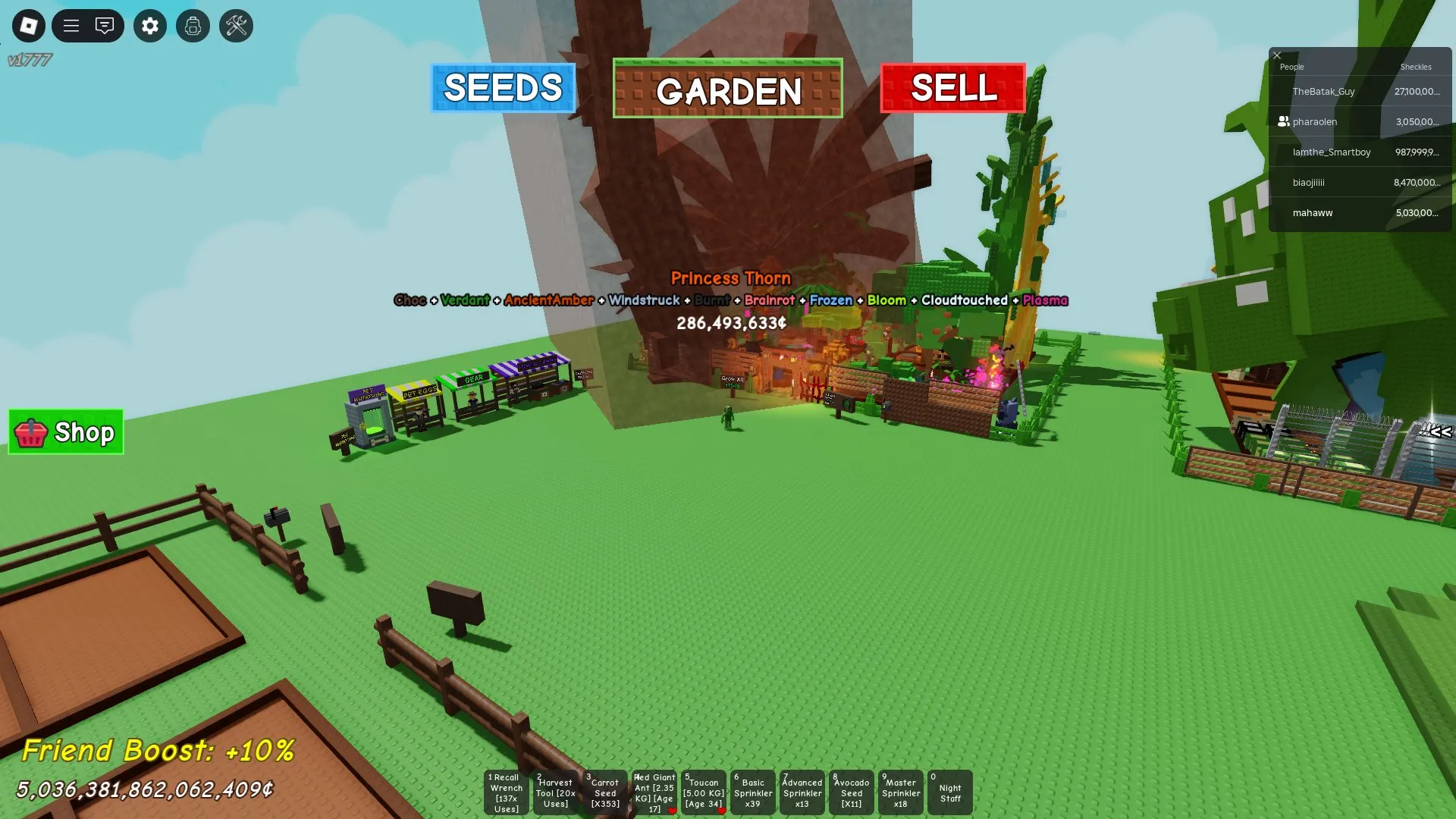Open the hamburger menu lines icon
Viewport: 1456px width, 819px height.
71,26
